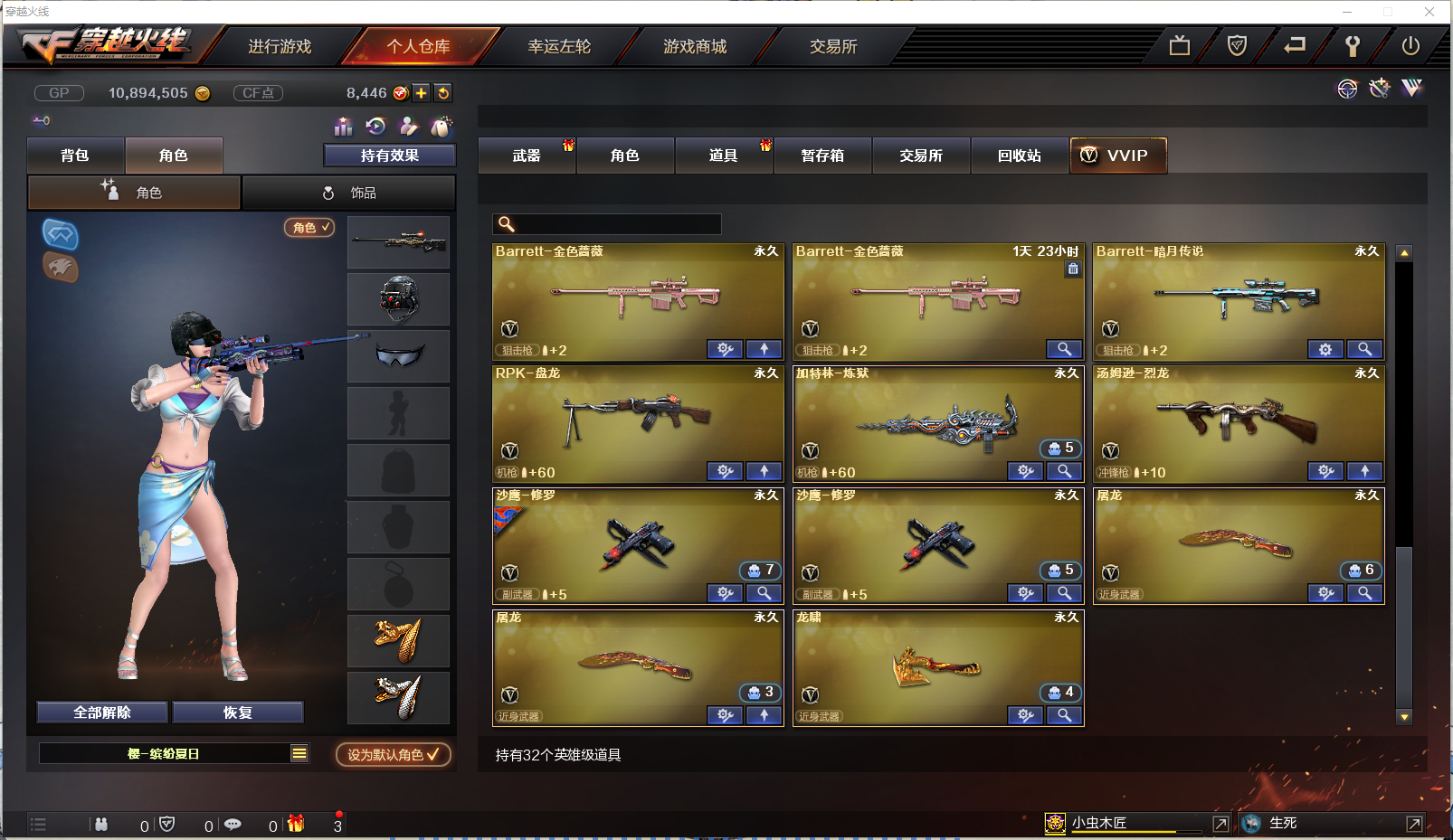This screenshot has height=840, width=1453.
Task: Click the dog-tag icon near 持有效果
Action: (441, 126)
